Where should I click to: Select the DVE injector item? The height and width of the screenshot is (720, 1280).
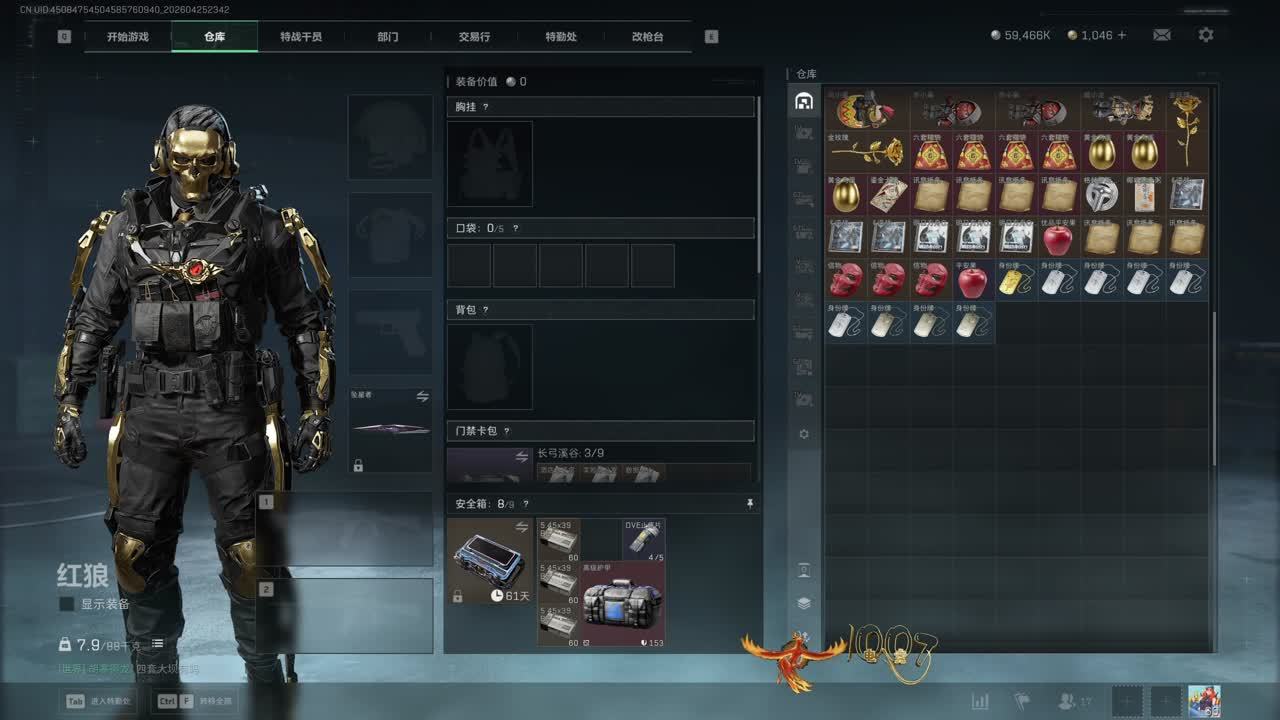click(x=644, y=539)
